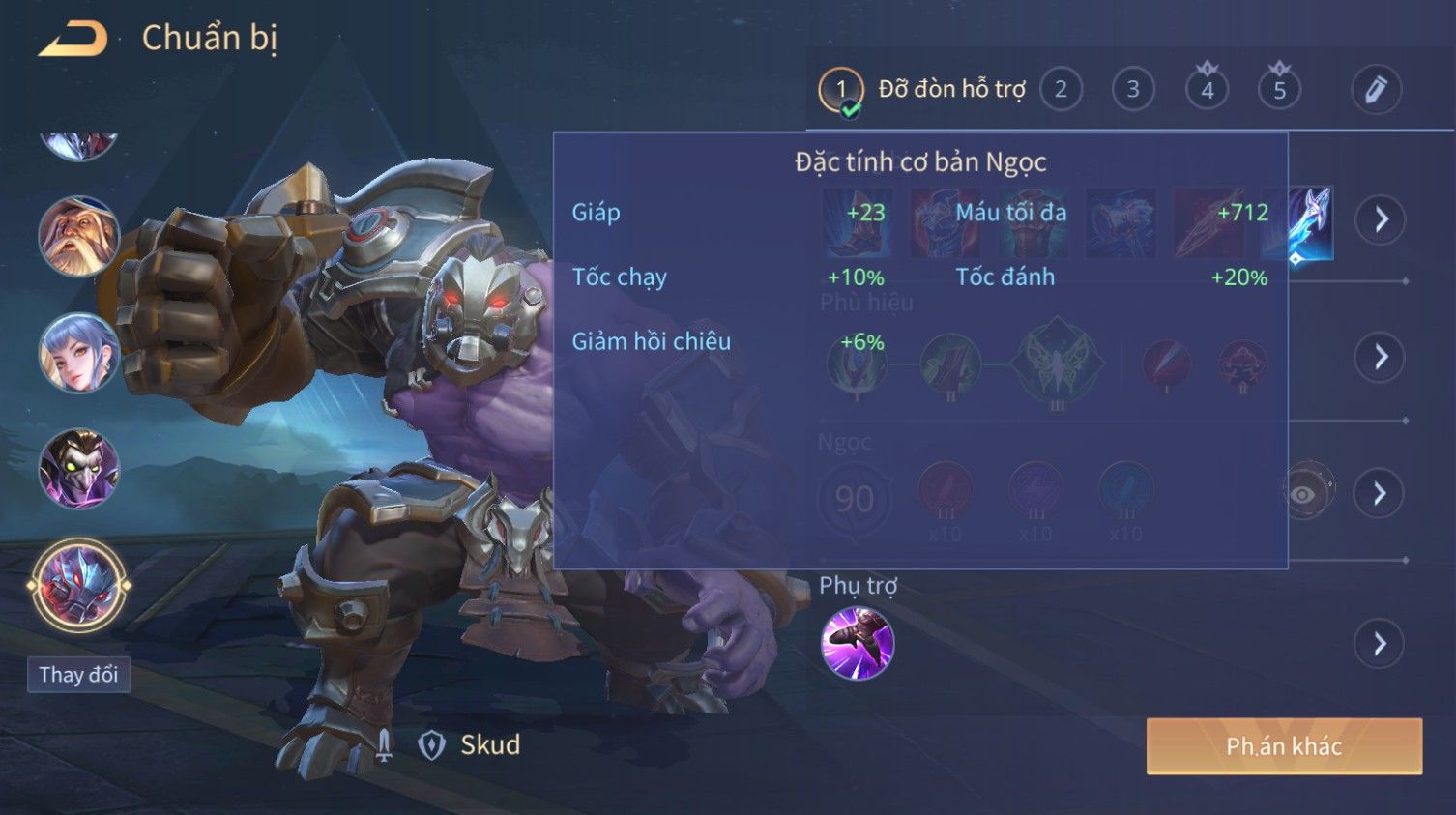Image resolution: width=1456 pixels, height=815 pixels.
Task: Select preset slot 2
Action: click(x=1061, y=90)
